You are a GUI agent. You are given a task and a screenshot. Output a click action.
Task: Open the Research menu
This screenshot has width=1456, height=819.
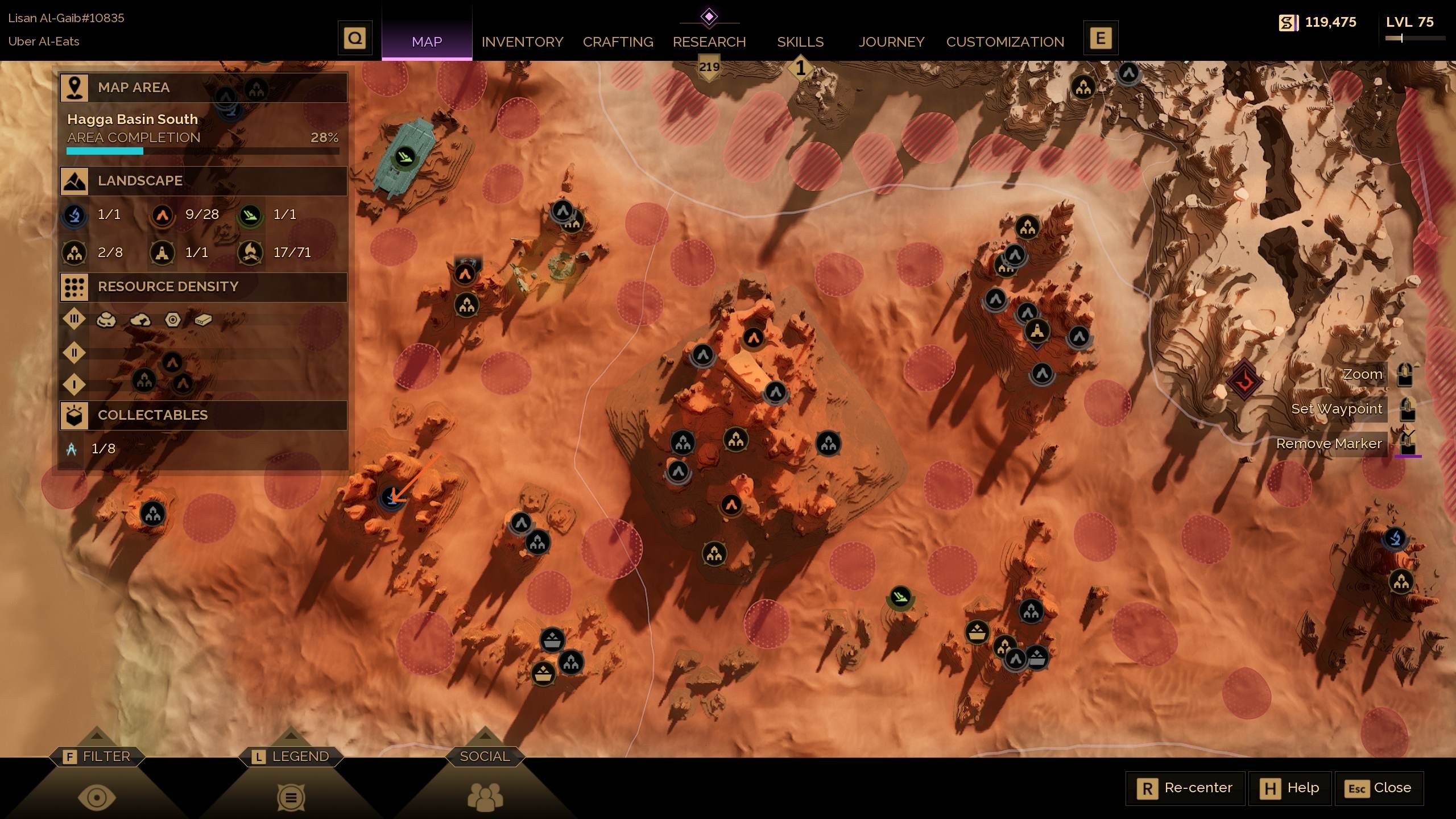(x=709, y=42)
